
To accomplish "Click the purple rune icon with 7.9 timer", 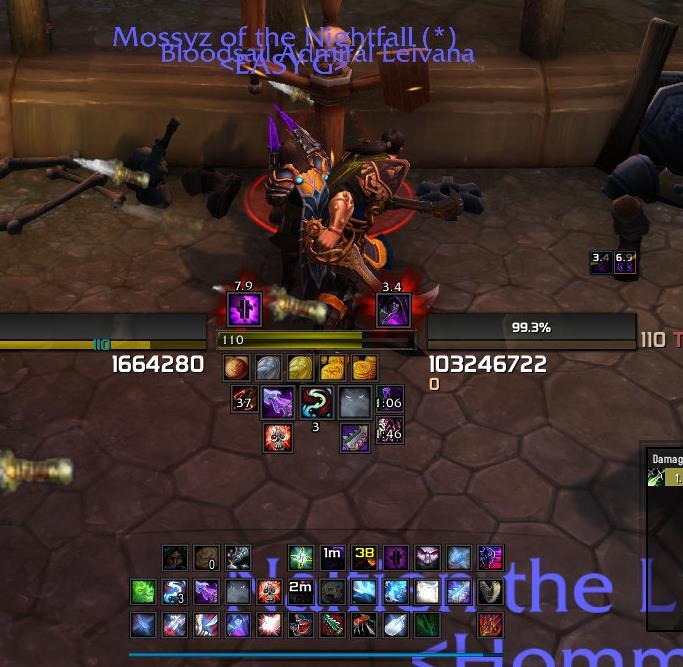I will pos(245,309).
